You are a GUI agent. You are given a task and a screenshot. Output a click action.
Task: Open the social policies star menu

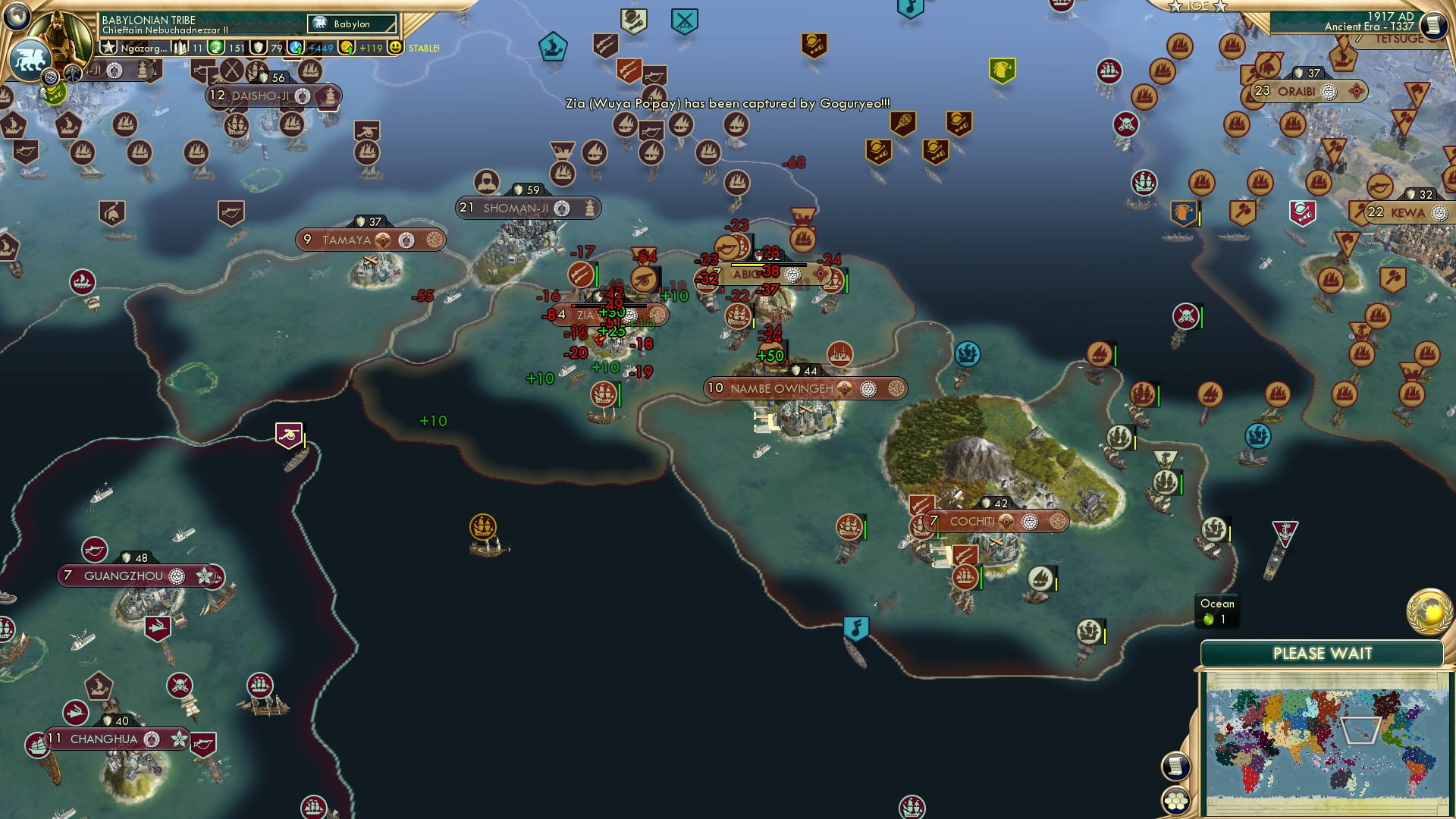[111, 45]
